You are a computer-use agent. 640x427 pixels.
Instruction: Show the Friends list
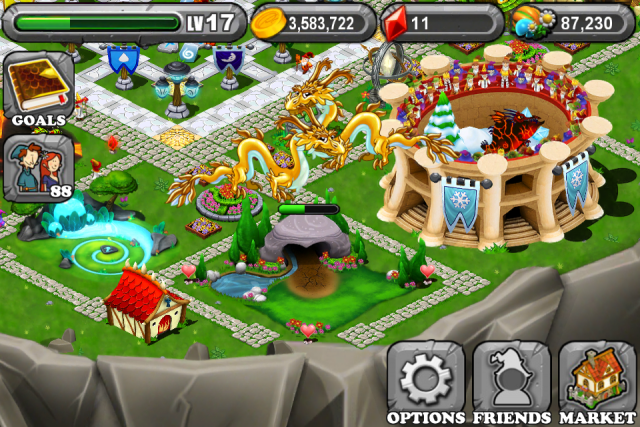(510, 380)
